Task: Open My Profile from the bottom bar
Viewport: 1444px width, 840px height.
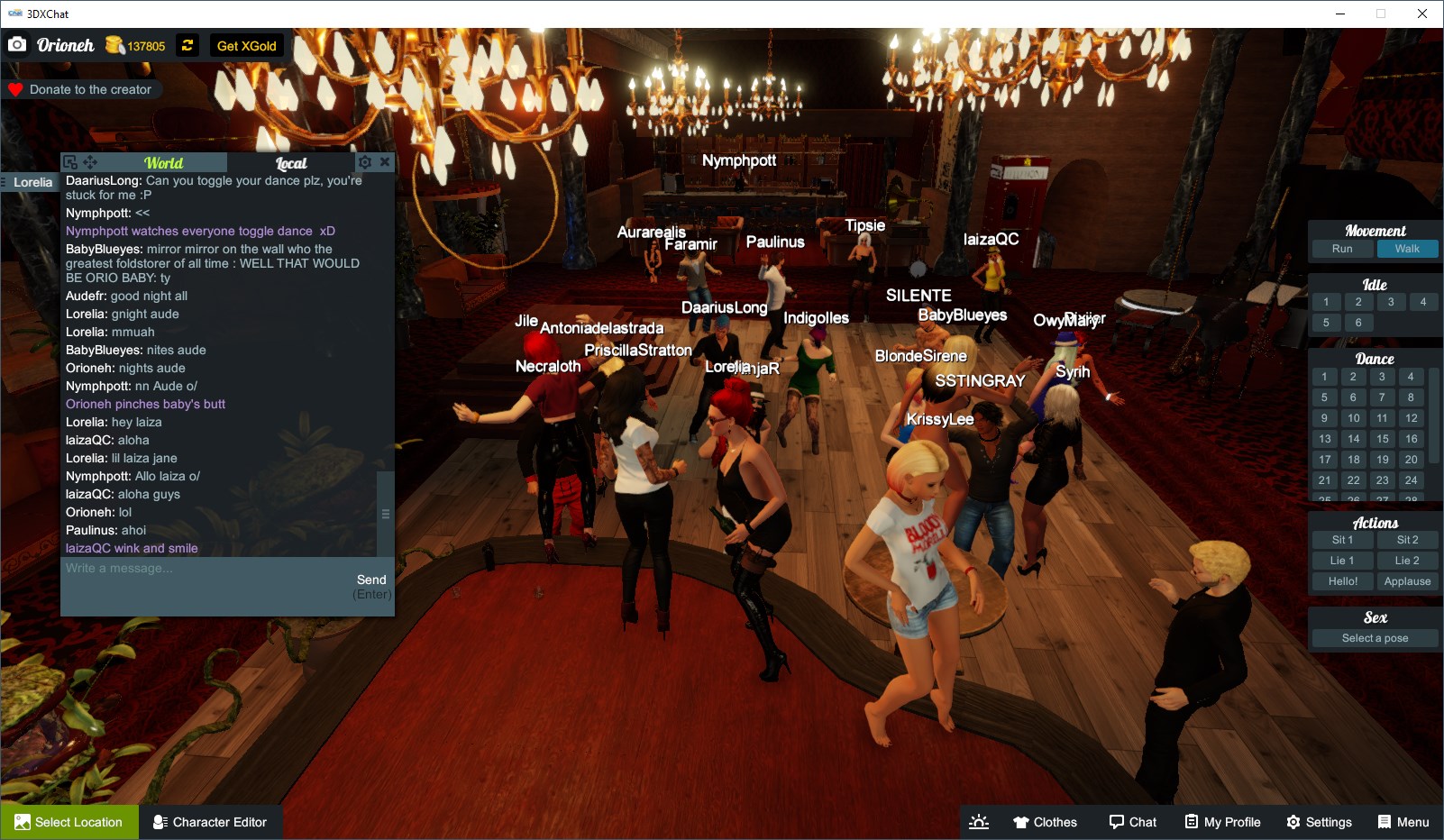Action: coord(1221,821)
